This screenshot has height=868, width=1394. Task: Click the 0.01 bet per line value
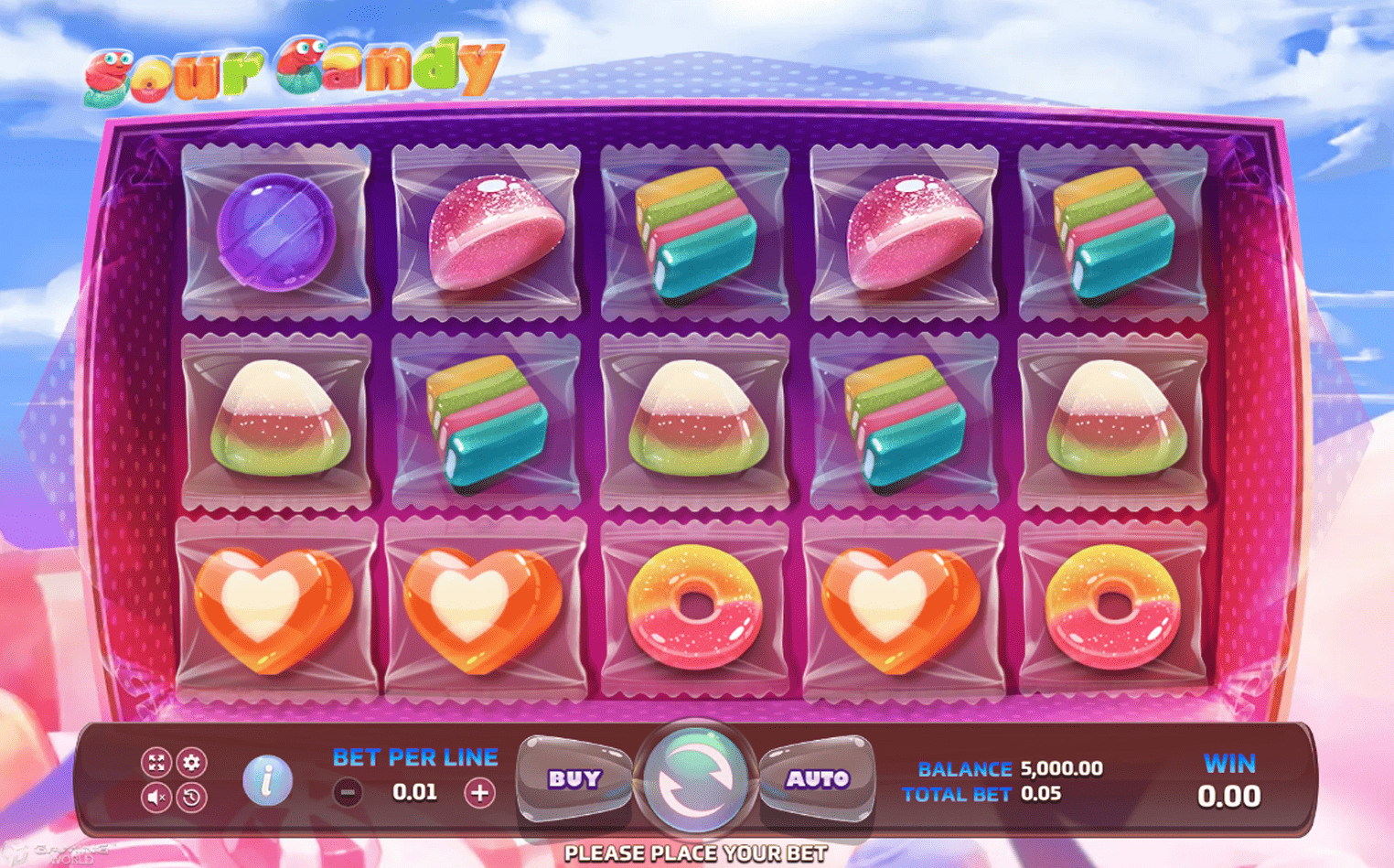coord(413,791)
